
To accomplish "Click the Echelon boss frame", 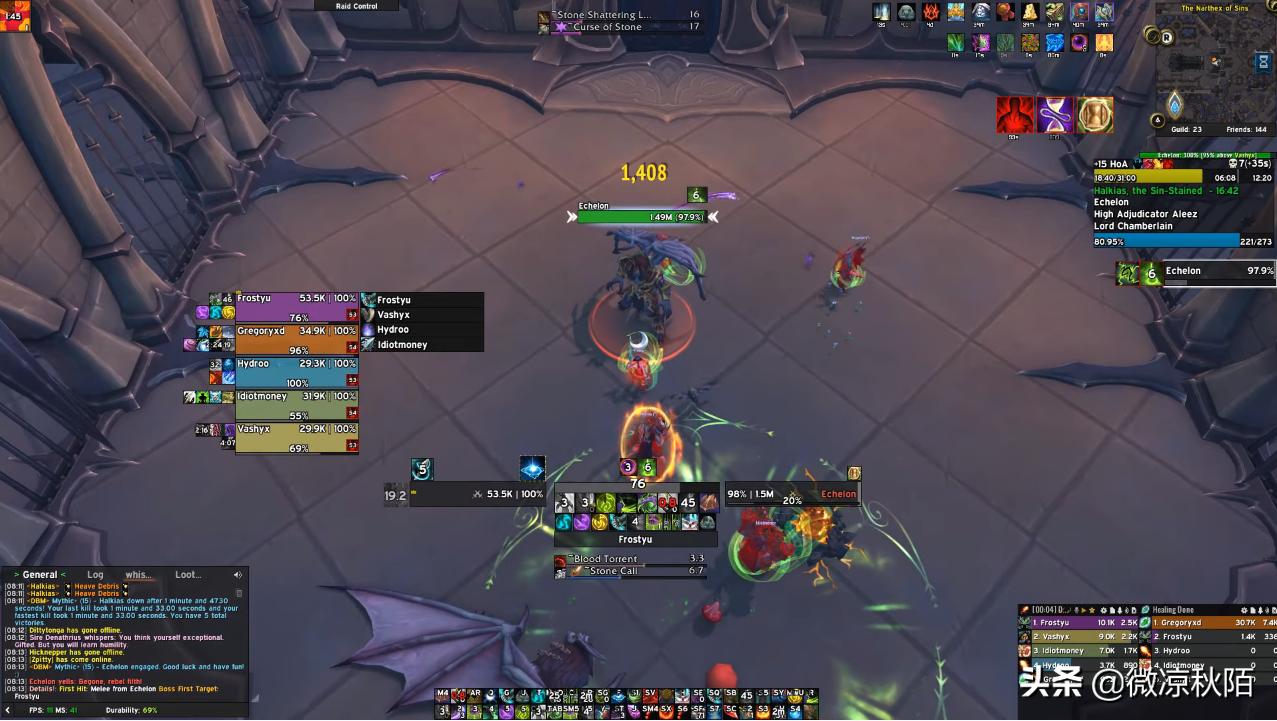I will (x=1209, y=272).
